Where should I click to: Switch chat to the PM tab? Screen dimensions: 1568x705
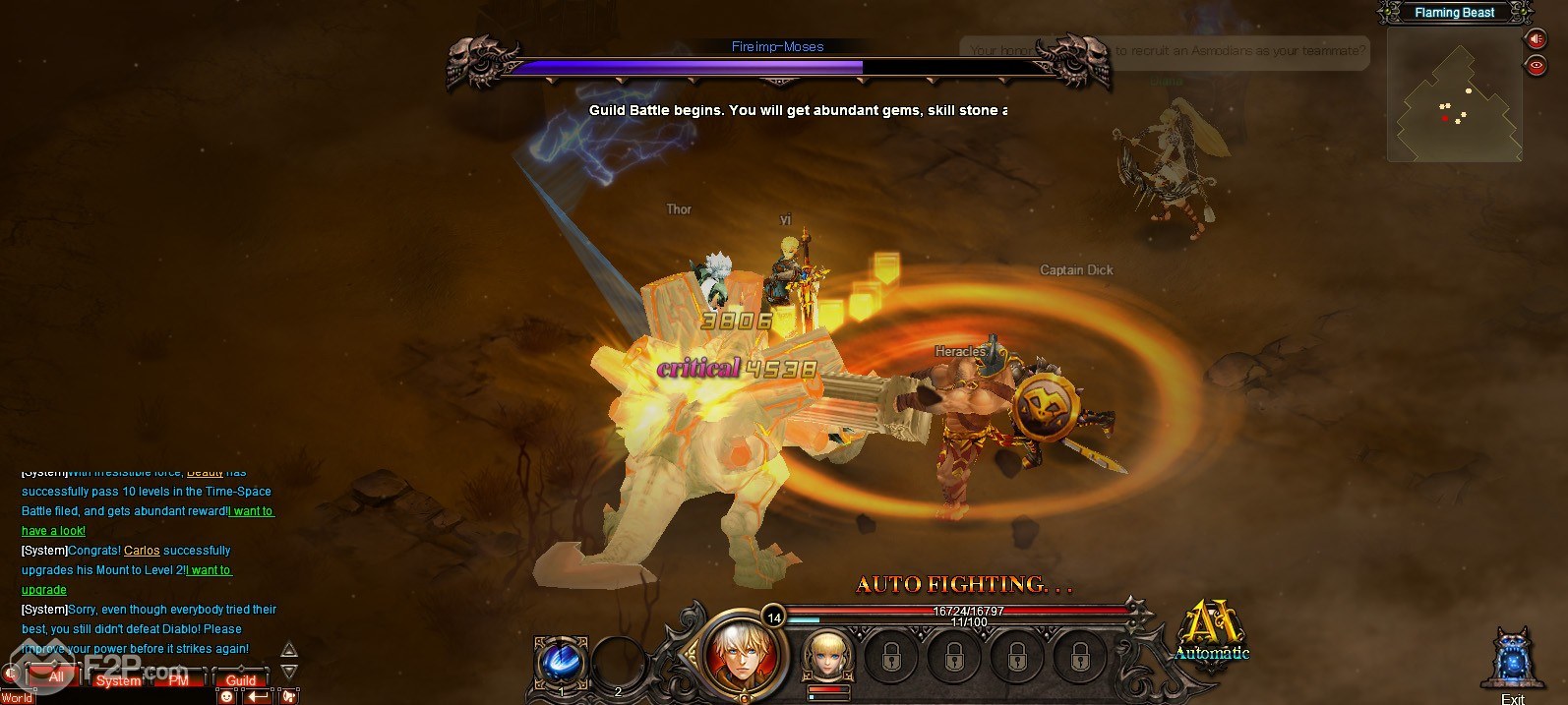[178, 679]
